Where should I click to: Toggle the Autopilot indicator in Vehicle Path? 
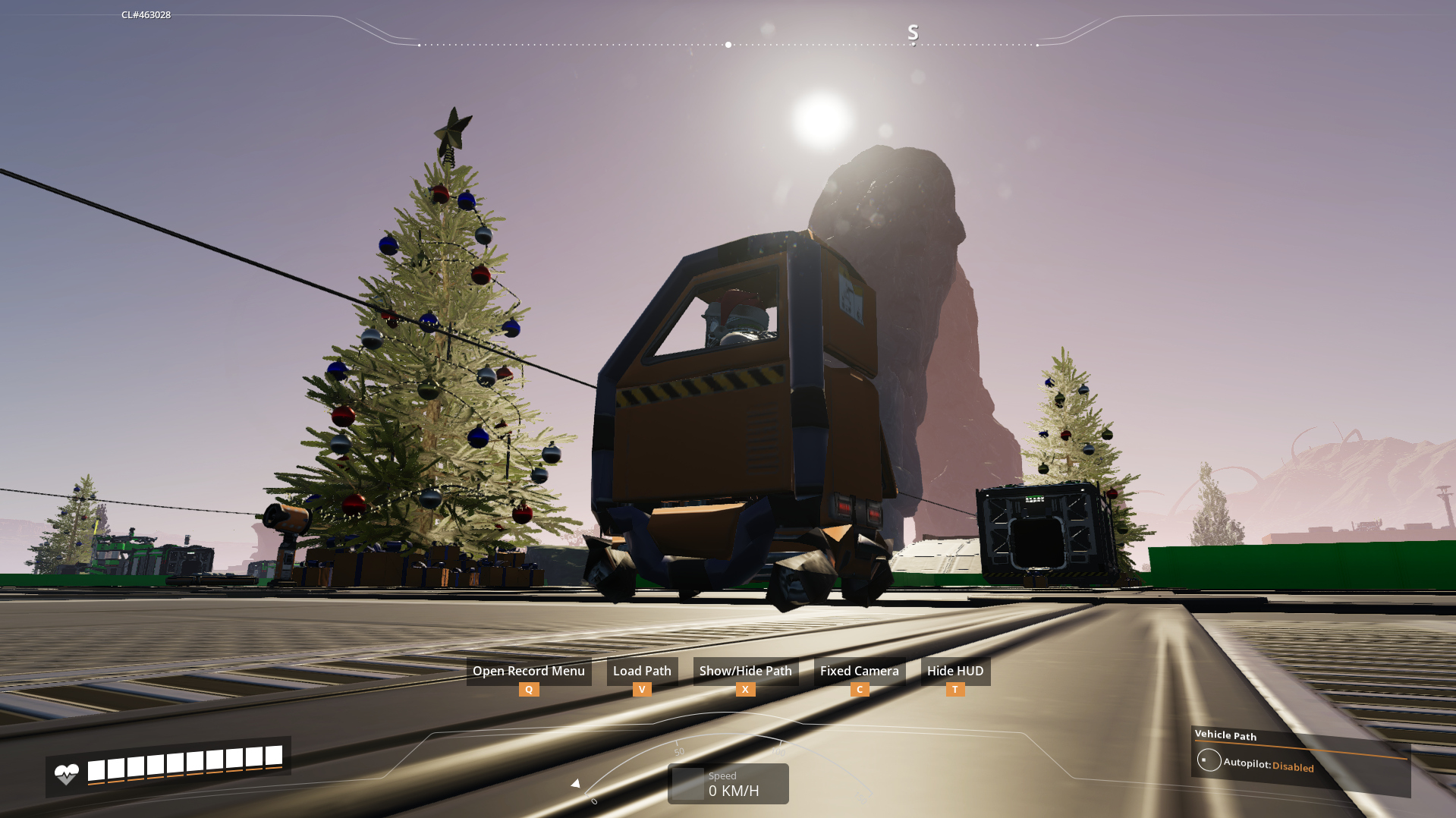tap(1209, 760)
